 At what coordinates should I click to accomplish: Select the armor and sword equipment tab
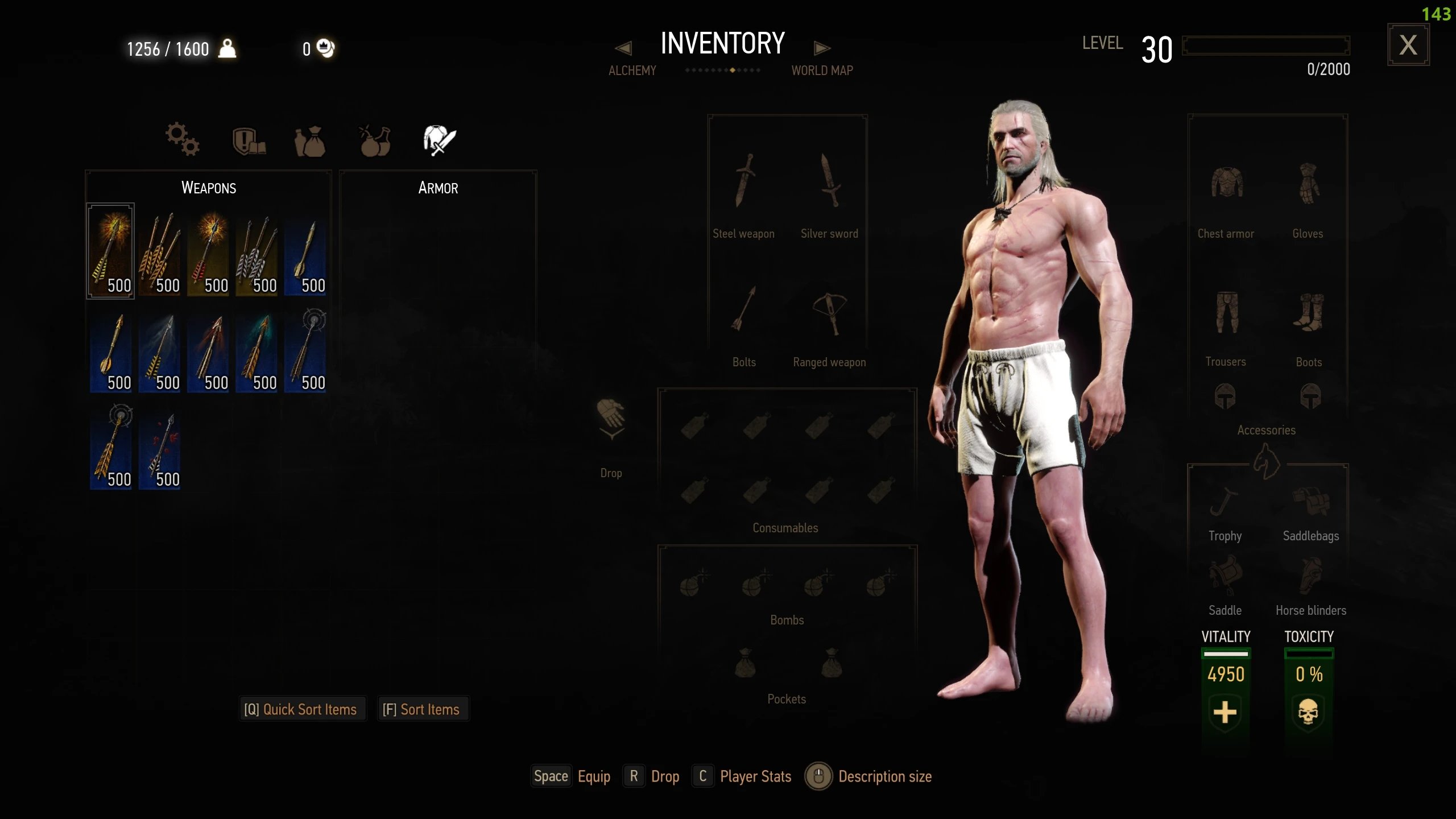pos(439,140)
